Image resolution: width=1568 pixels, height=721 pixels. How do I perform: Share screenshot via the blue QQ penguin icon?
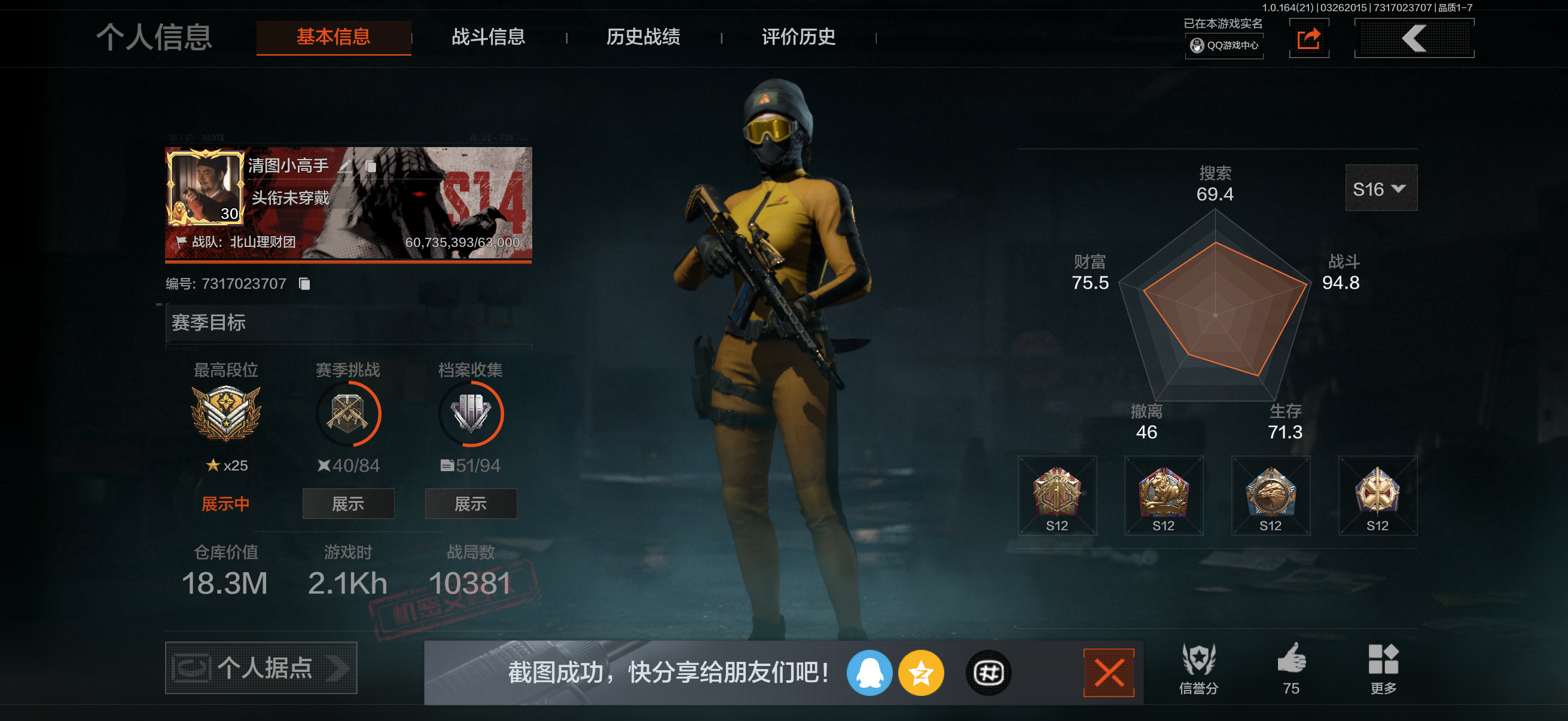click(x=870, y=673)
